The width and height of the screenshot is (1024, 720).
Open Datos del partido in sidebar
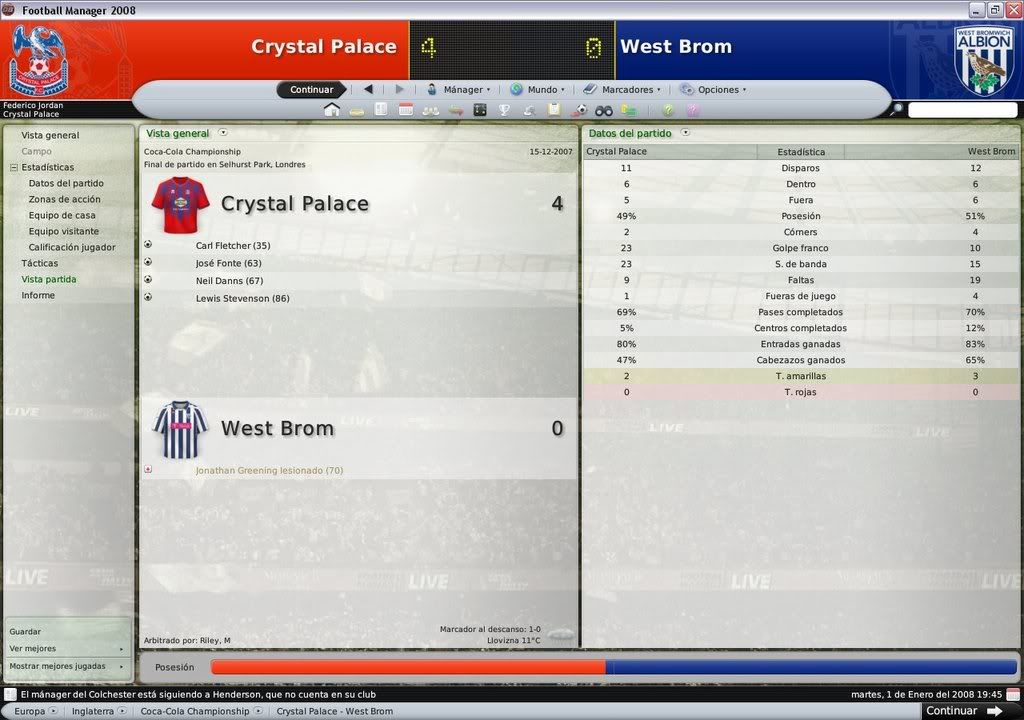(x=66, y=183)
